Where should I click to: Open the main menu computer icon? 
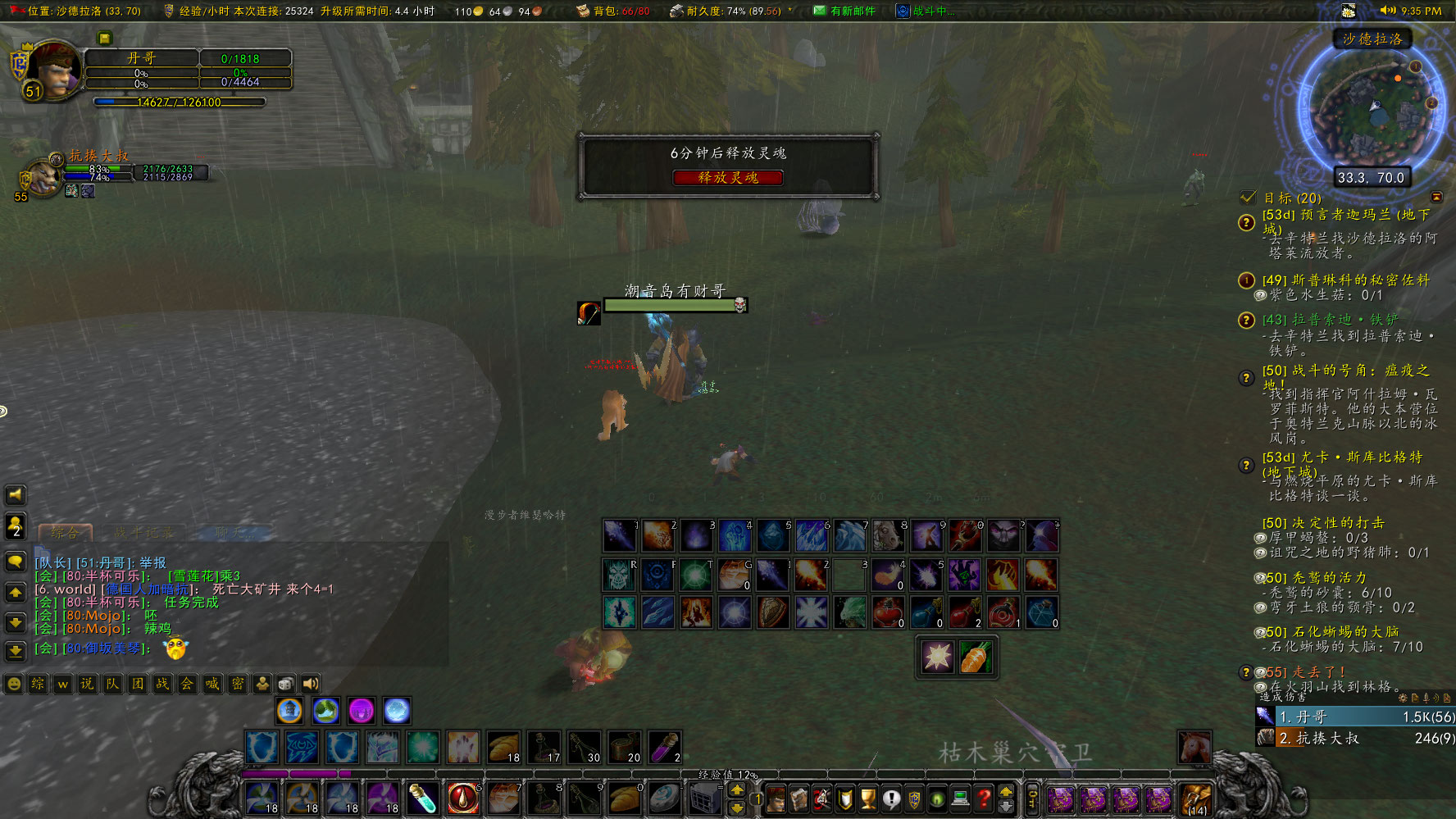pos(960,799)
